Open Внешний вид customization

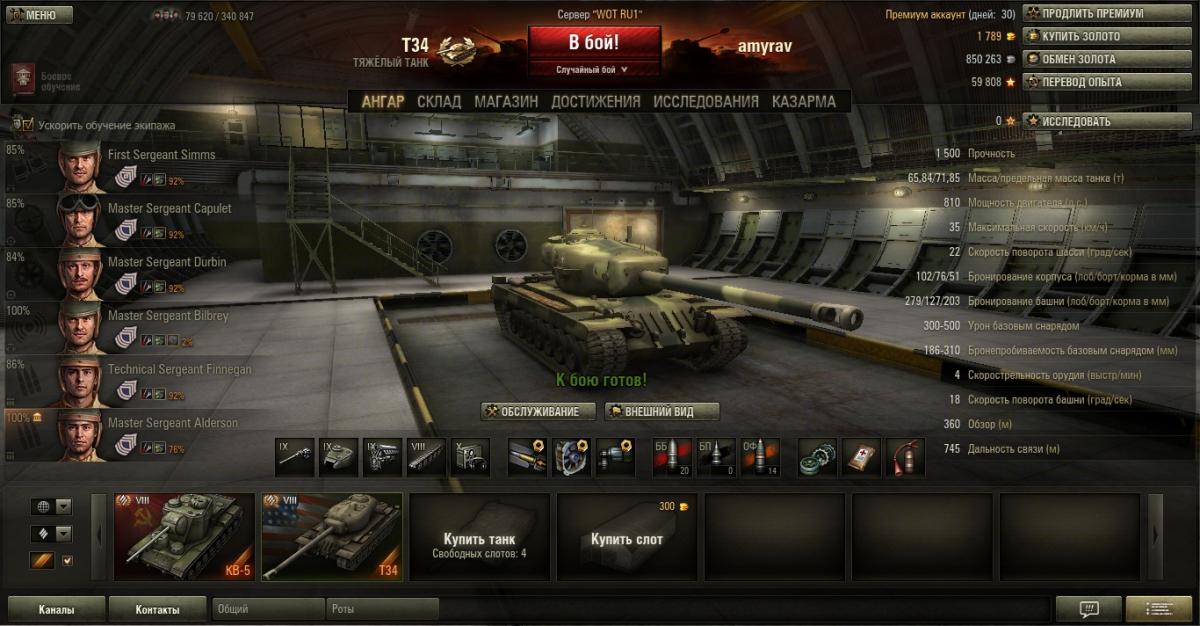[662, 412]
